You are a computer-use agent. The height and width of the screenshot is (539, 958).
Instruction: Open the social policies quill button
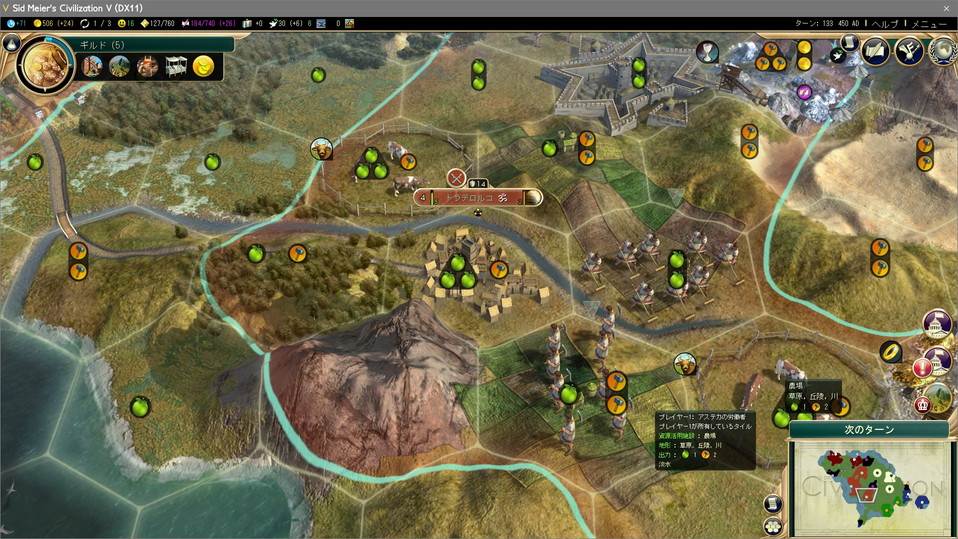click(876, 50)
